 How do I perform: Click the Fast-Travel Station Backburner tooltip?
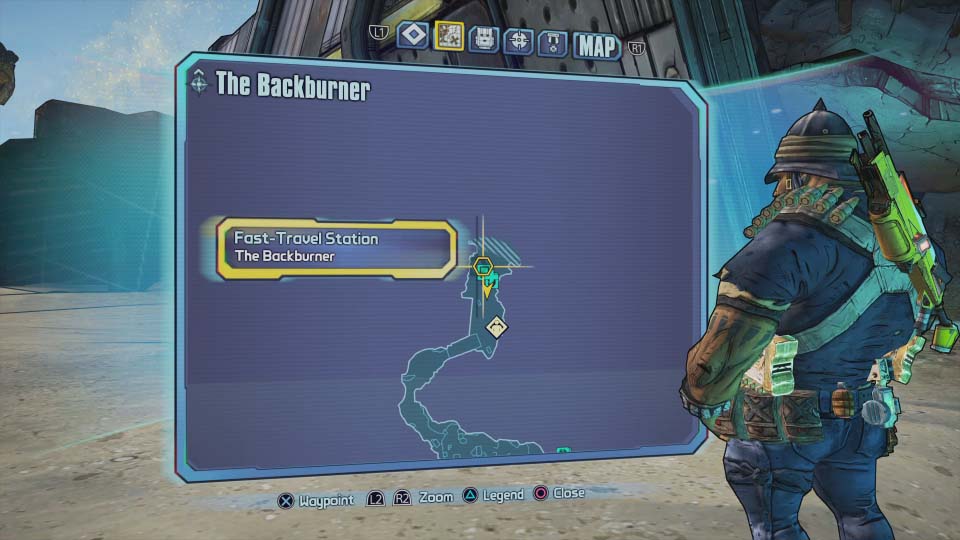337,247
